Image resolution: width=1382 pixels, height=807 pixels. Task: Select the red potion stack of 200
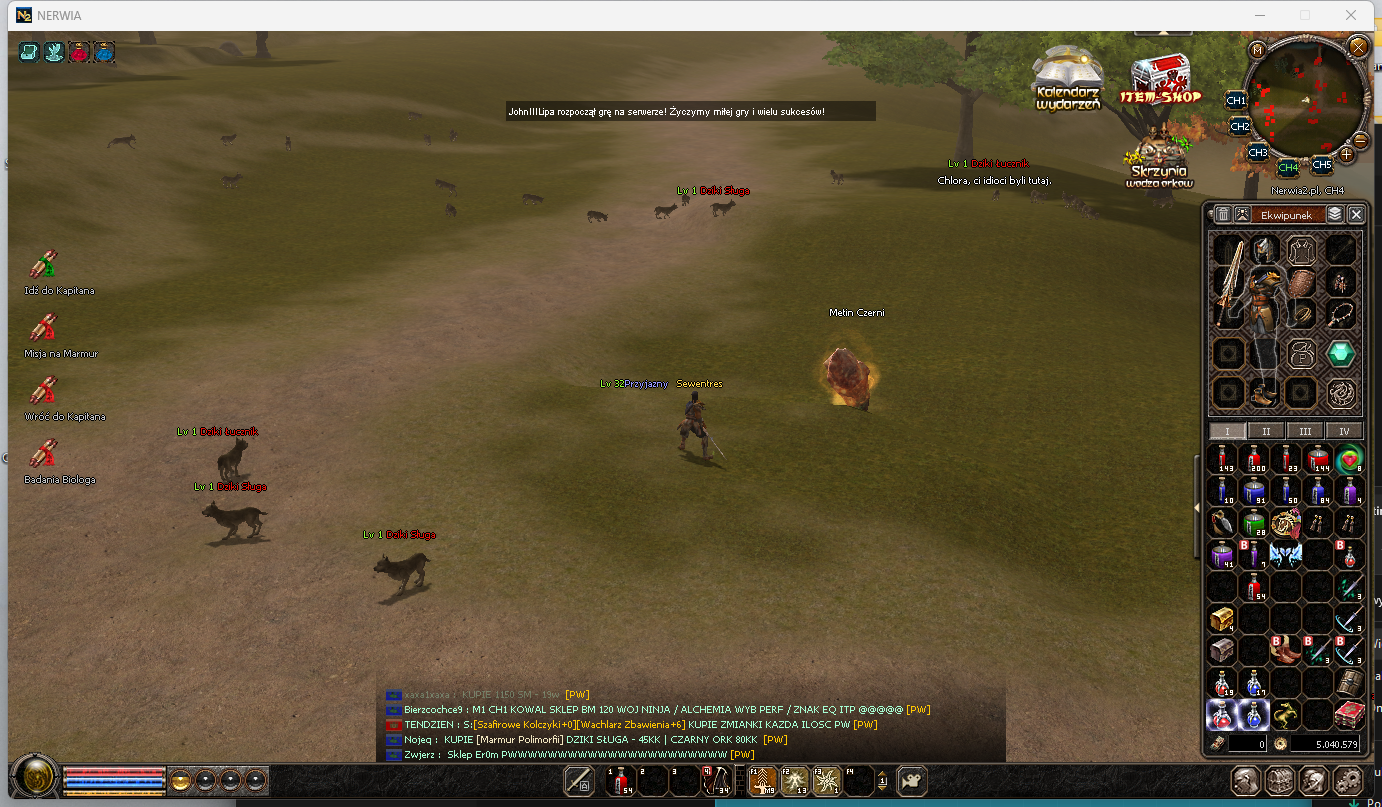[1254, 459]
